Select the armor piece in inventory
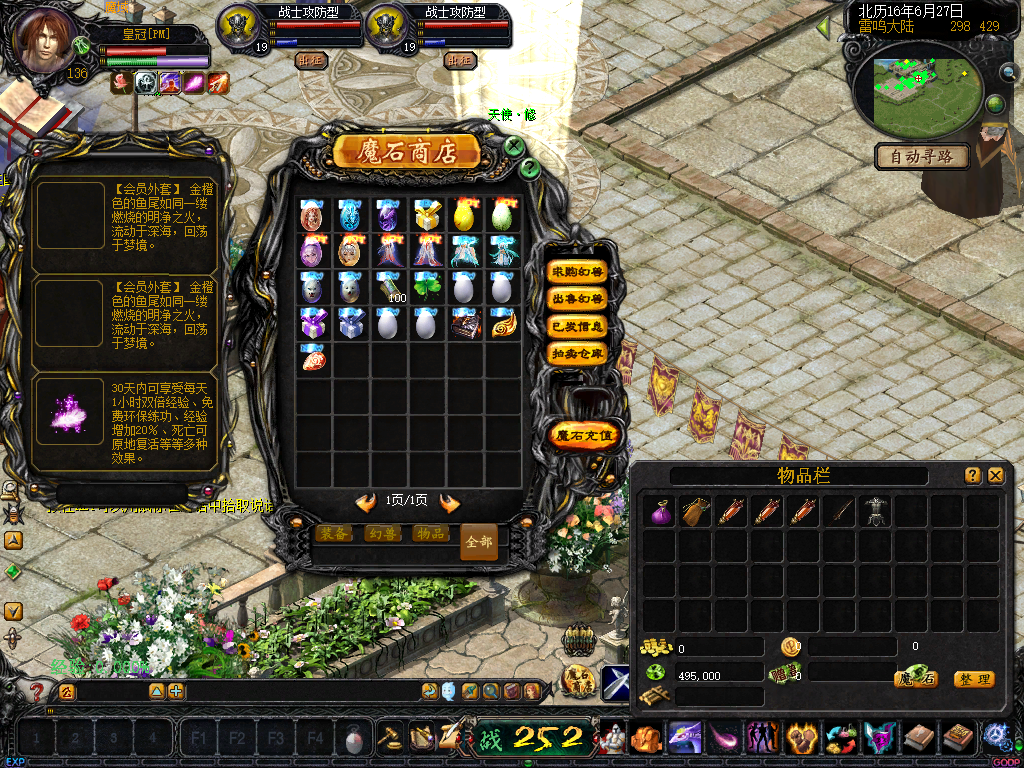 pyautogui.click(x=876, y=512)
